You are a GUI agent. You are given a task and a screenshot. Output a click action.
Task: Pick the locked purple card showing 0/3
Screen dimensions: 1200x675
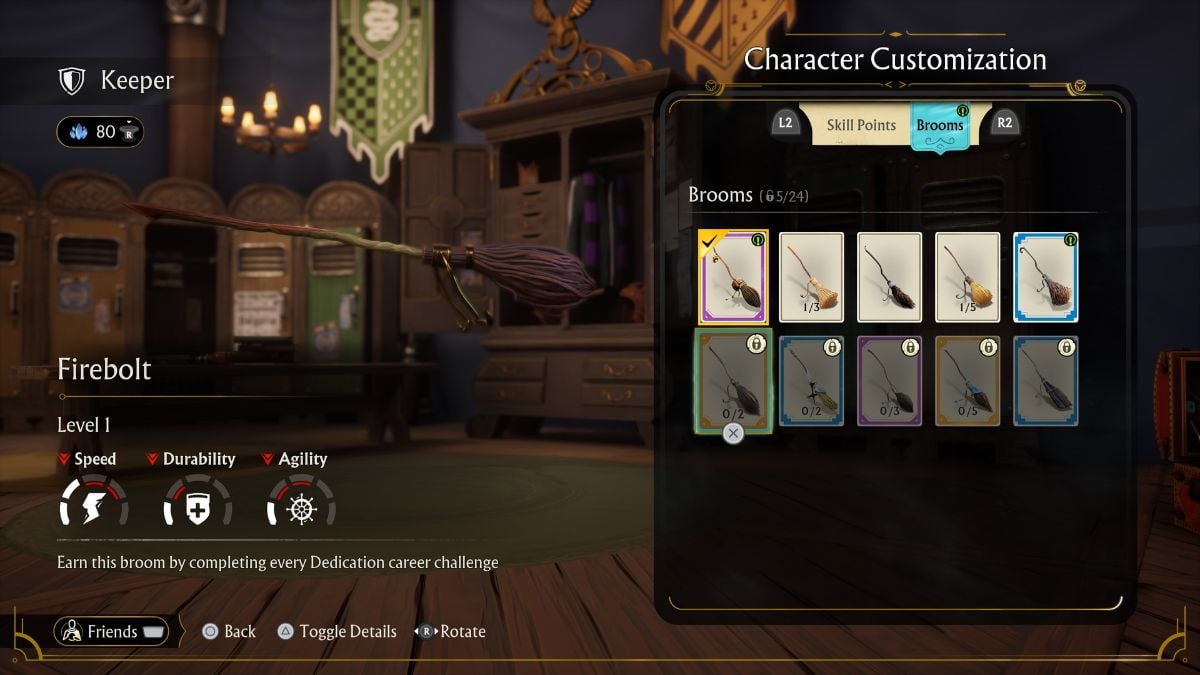(x=889, y=381)
